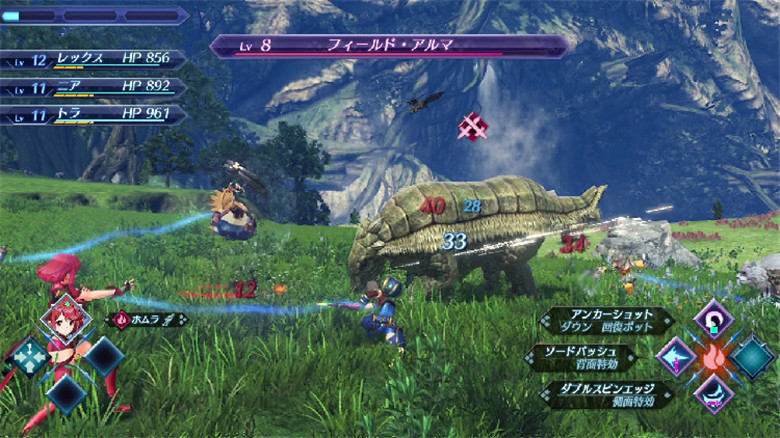Use the Sword Bash art icon
780x438 pixels.
(x=676, y=357)
